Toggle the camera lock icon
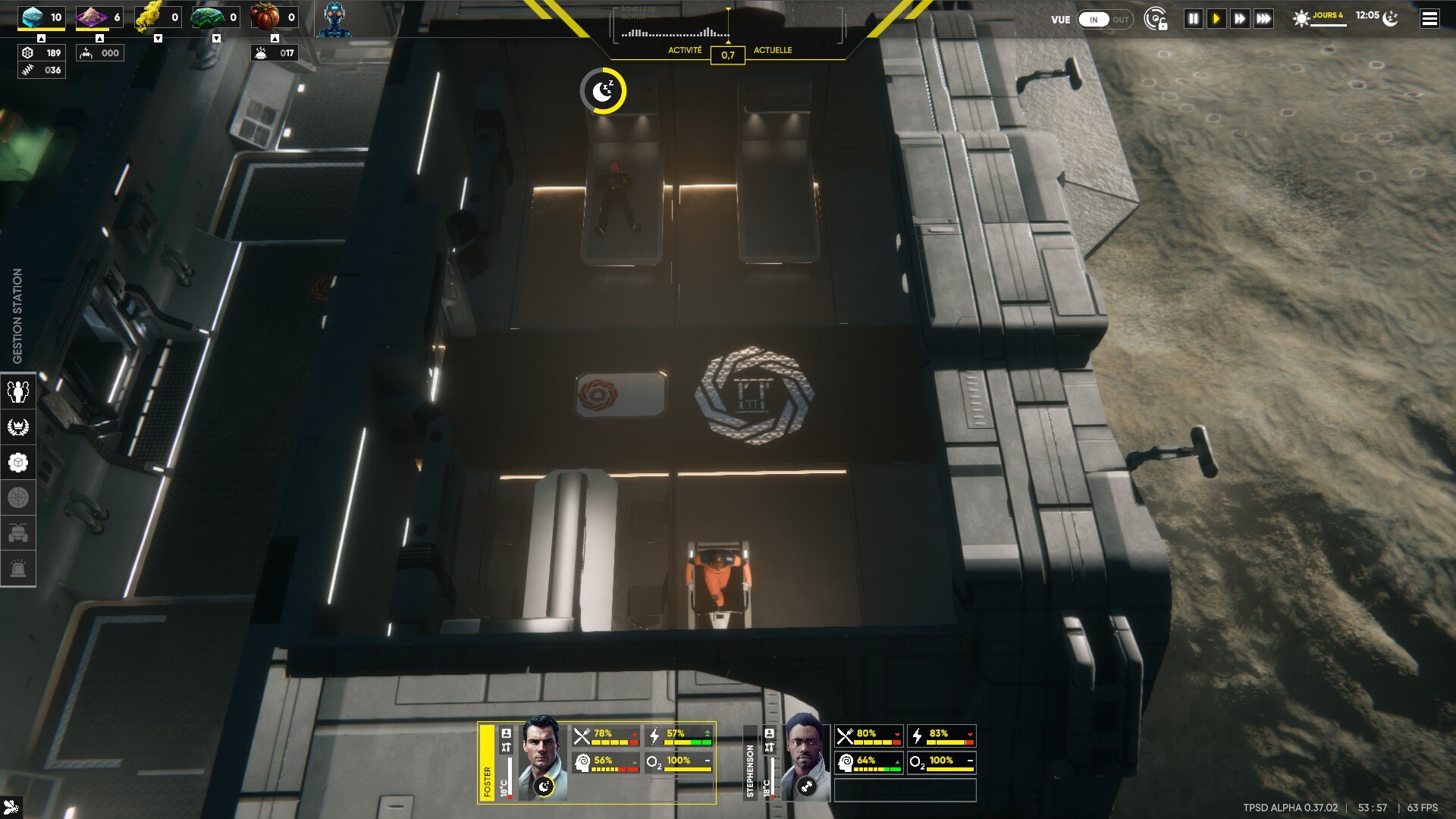 (1156, 20)
